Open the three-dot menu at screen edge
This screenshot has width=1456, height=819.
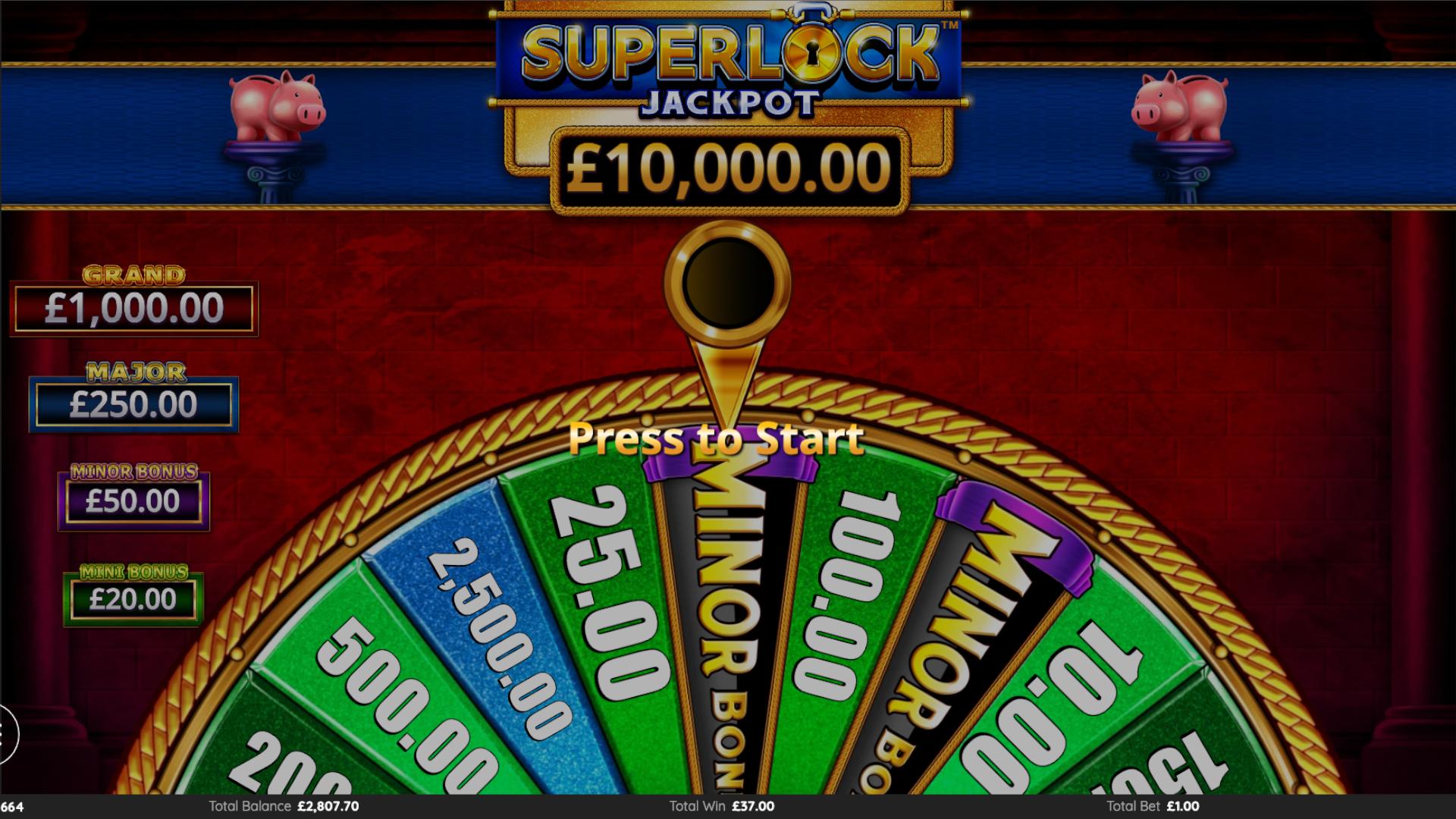[5, 734]
